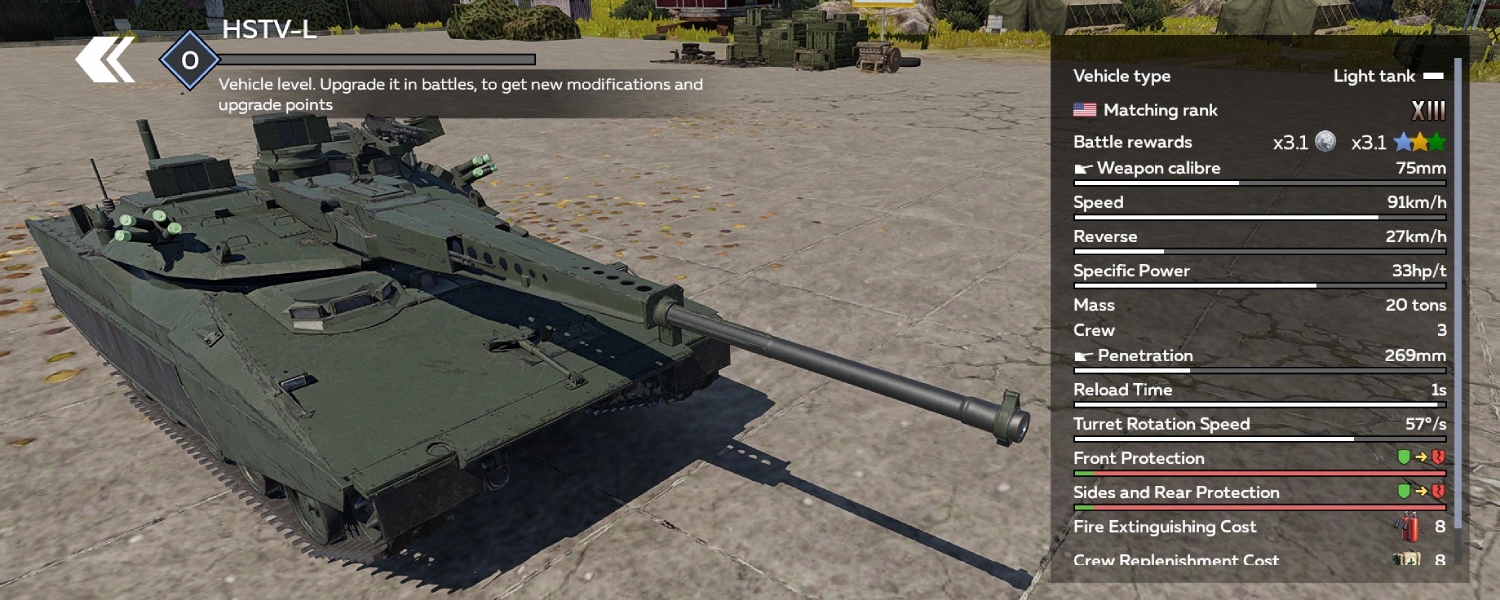The height and width of the screenshot is (600, 1500).
Task: Select the vehicle level 0 badge
Action: (x=189, y=61)
